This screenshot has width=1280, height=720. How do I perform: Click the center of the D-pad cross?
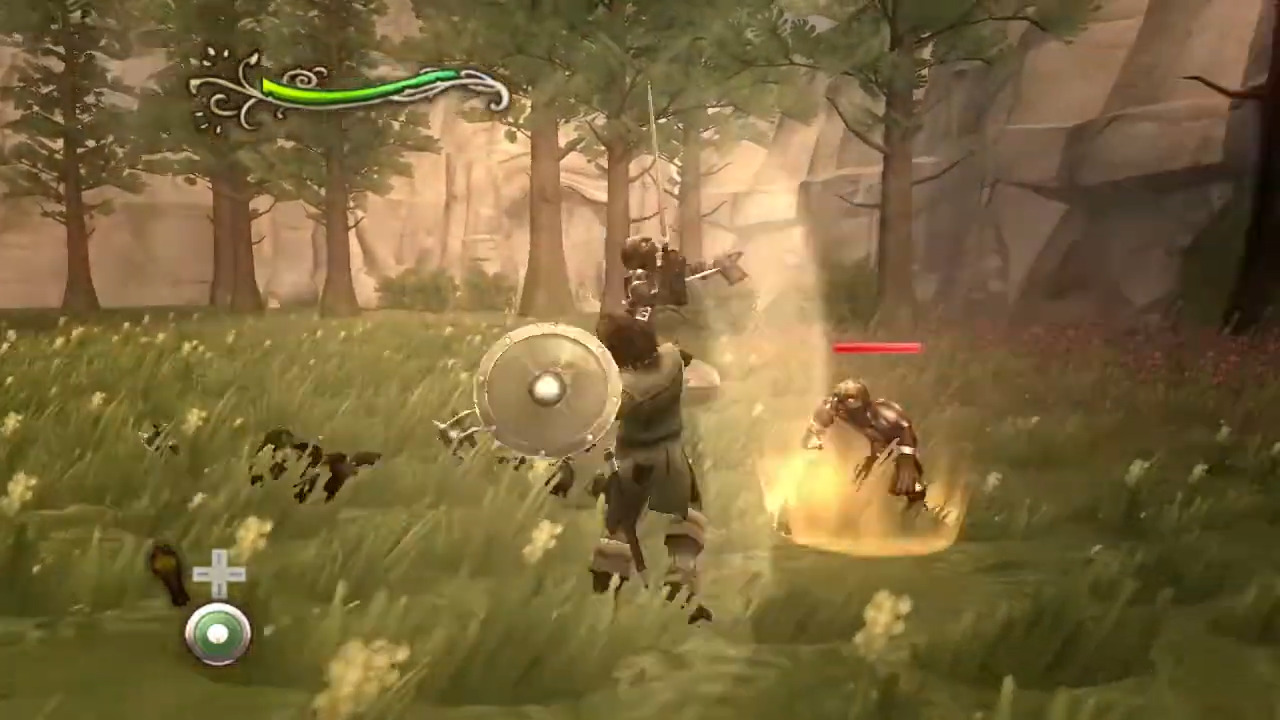pos(218,575)
